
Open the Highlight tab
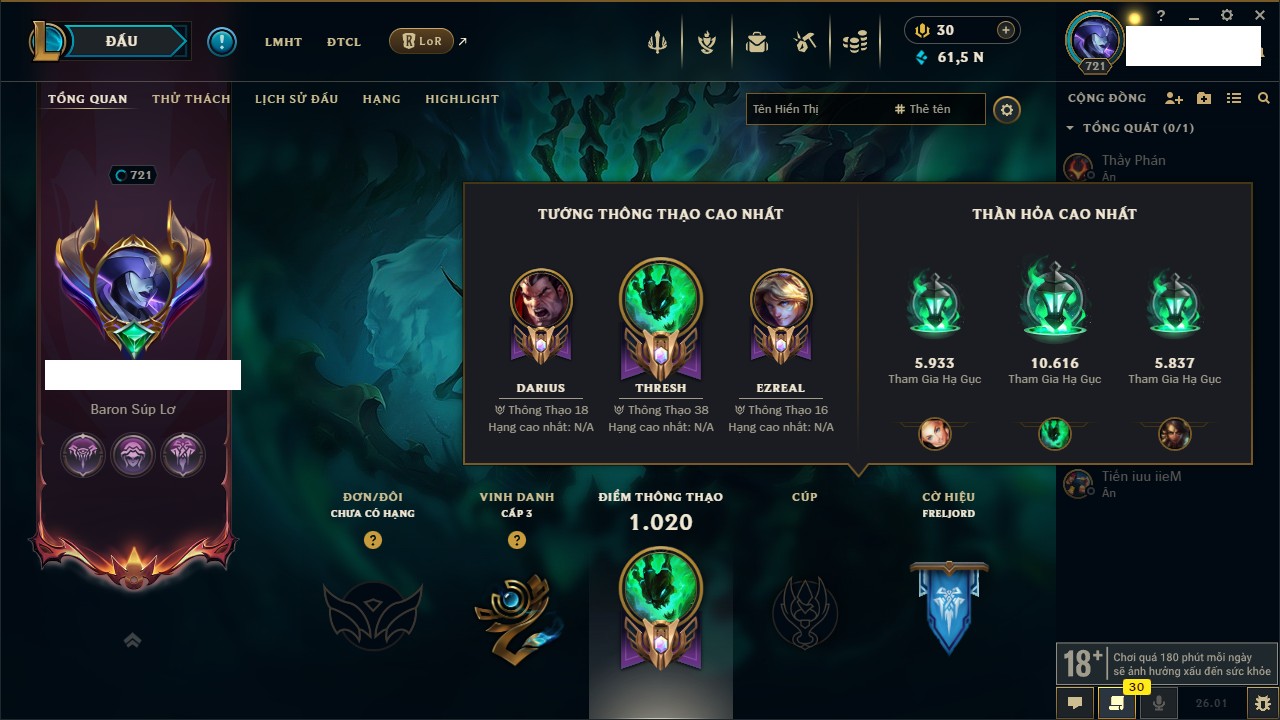(x=461, y=99)
